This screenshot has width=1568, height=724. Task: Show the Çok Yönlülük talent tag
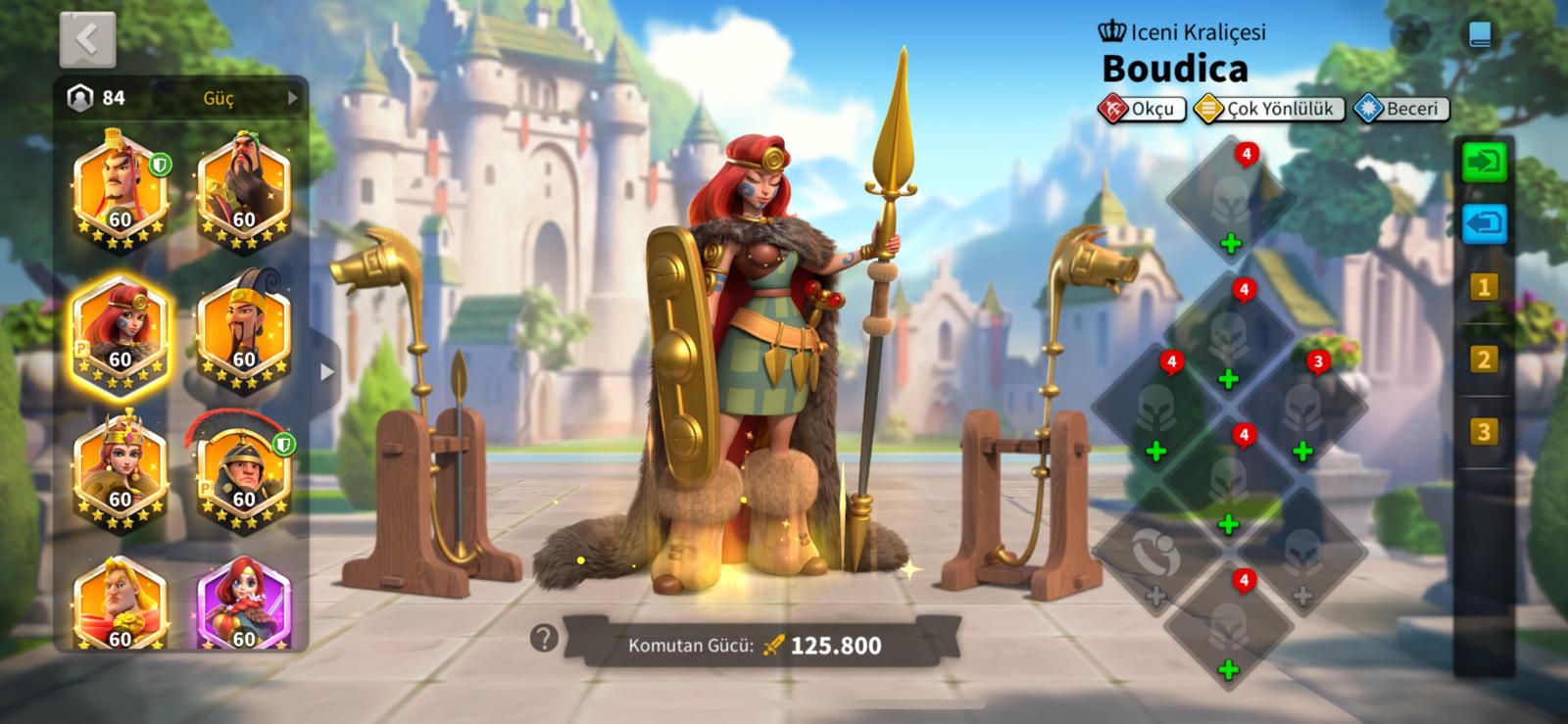click(1268, 109)
